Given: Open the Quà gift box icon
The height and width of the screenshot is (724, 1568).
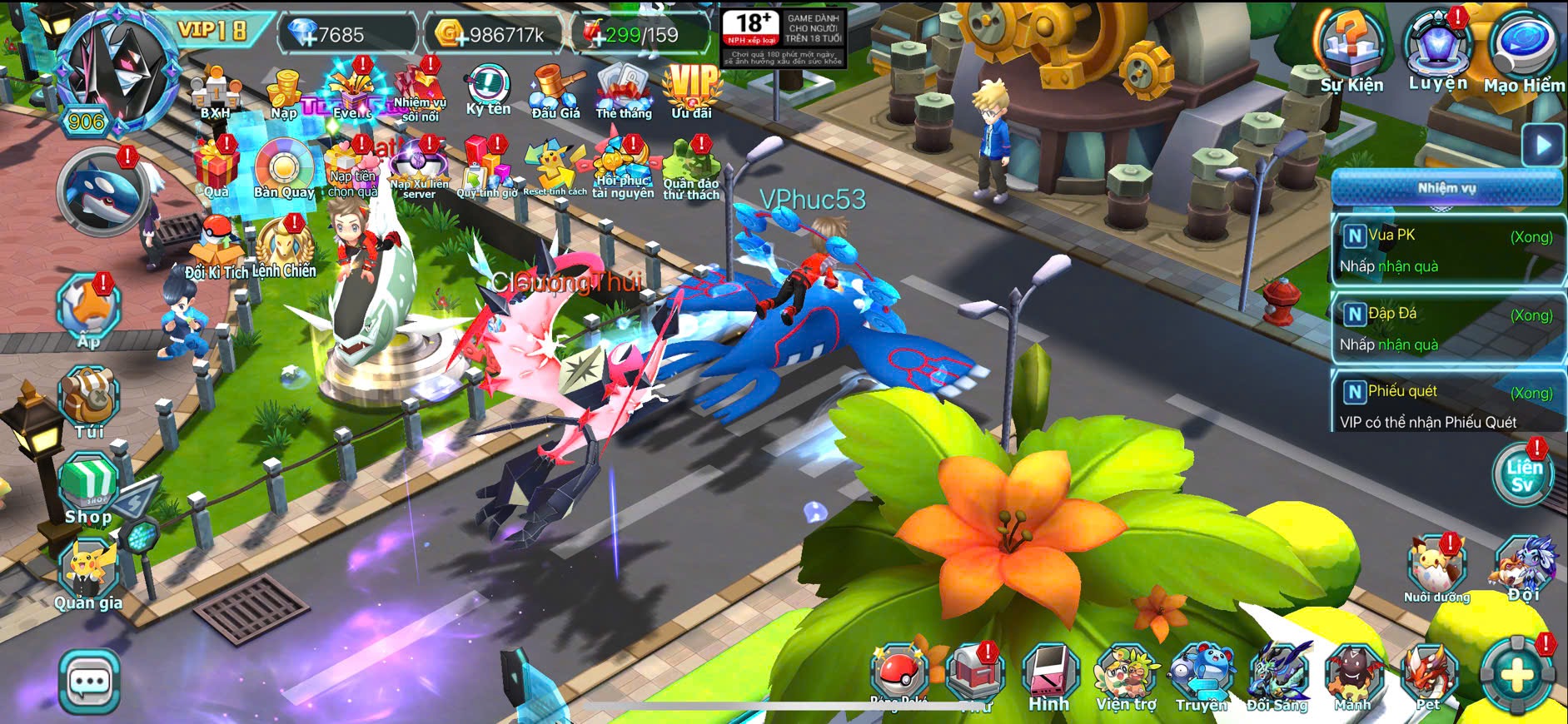Looking at the screenshot, I should coord(216,169).
